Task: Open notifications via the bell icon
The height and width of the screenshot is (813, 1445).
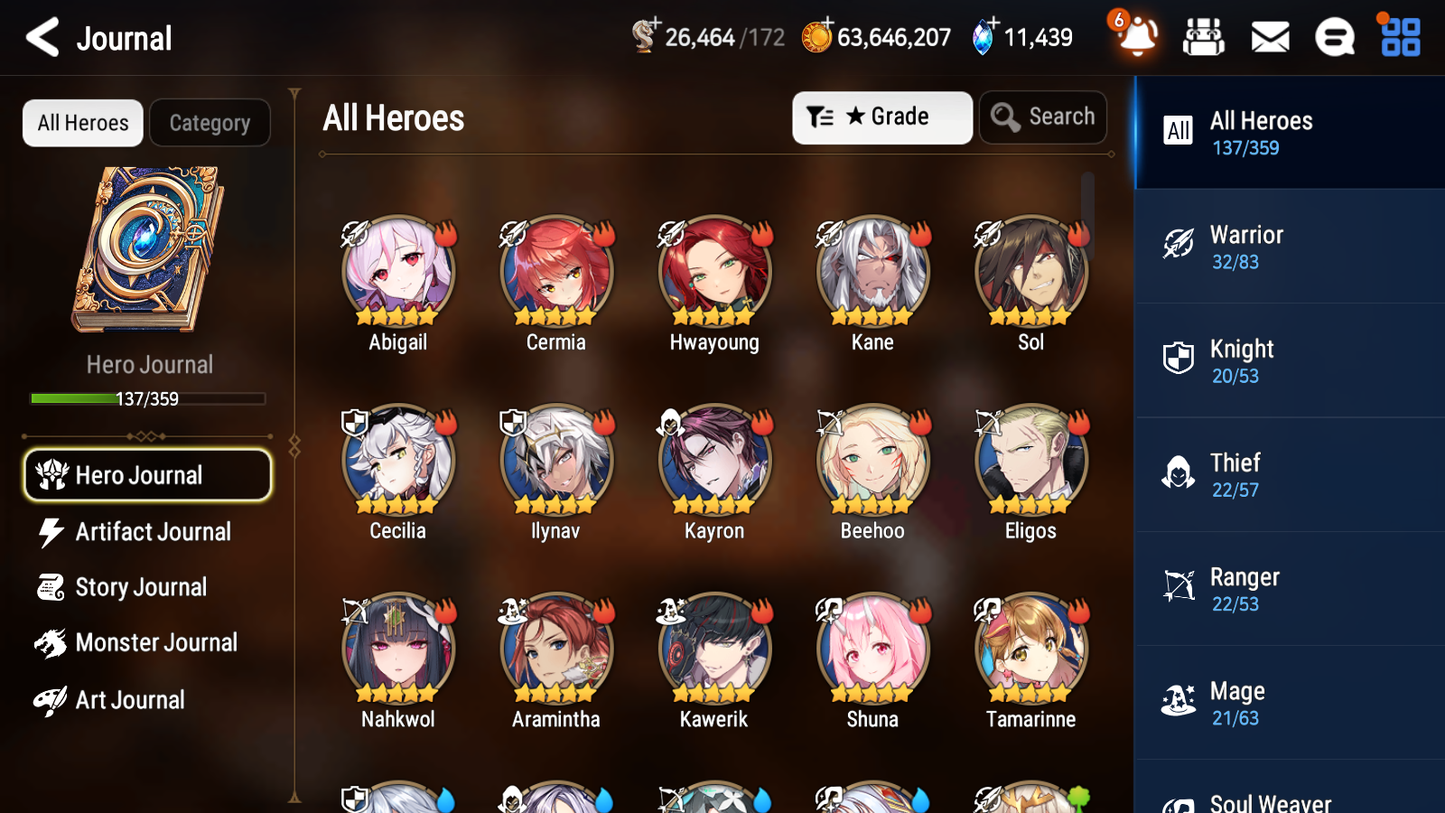Action: coord(1135,36)
